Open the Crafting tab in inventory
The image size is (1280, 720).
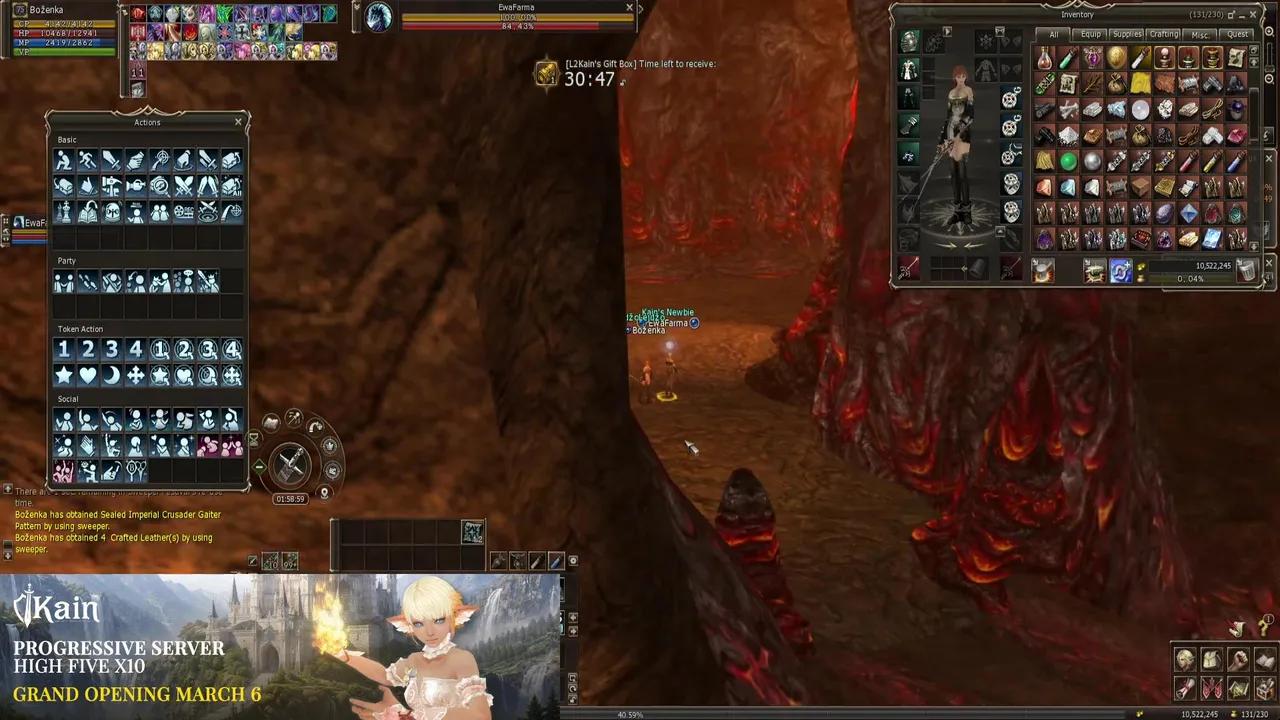1163,33
